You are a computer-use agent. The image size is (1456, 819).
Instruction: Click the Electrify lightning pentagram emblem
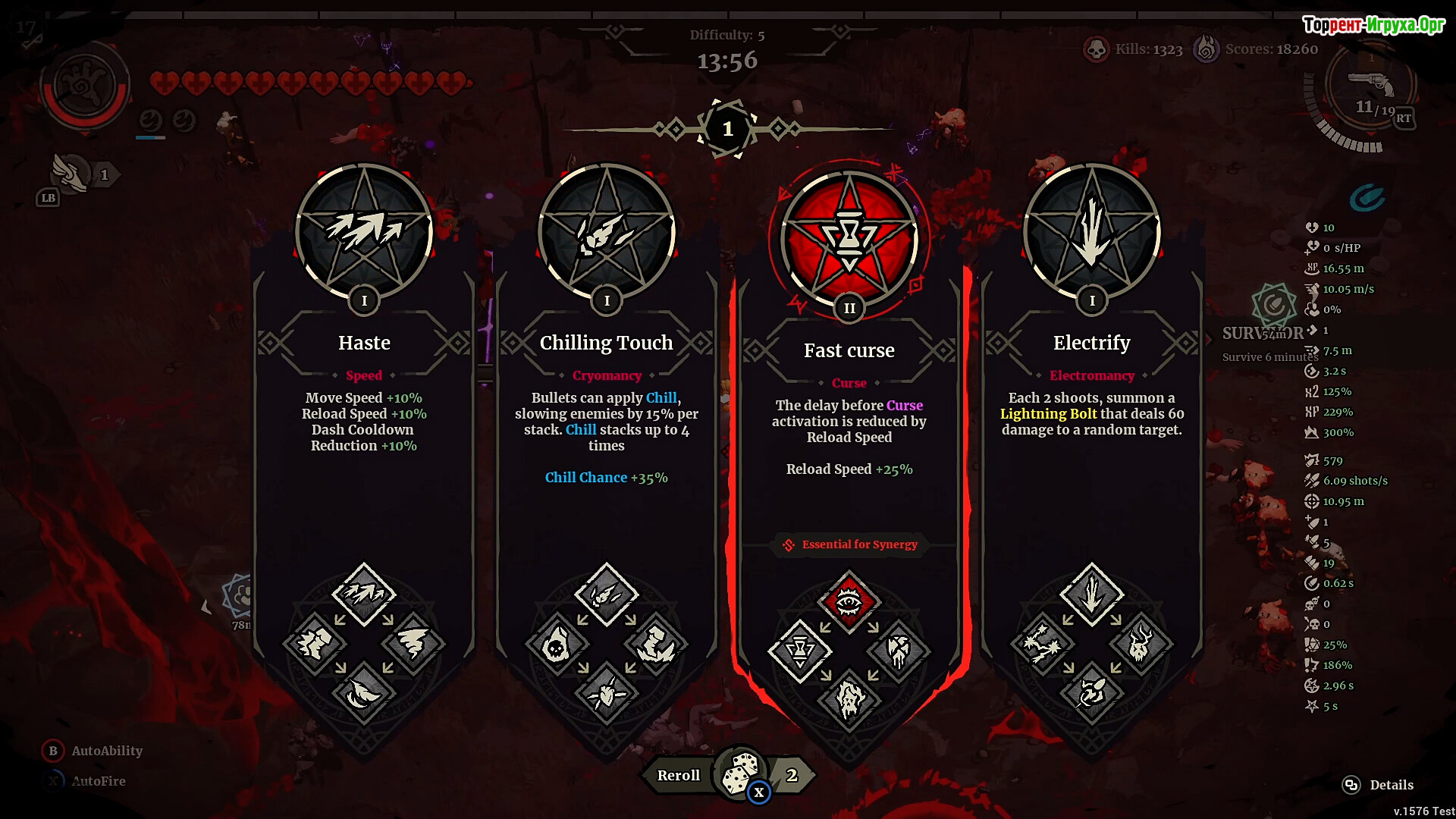point(1092,231)
